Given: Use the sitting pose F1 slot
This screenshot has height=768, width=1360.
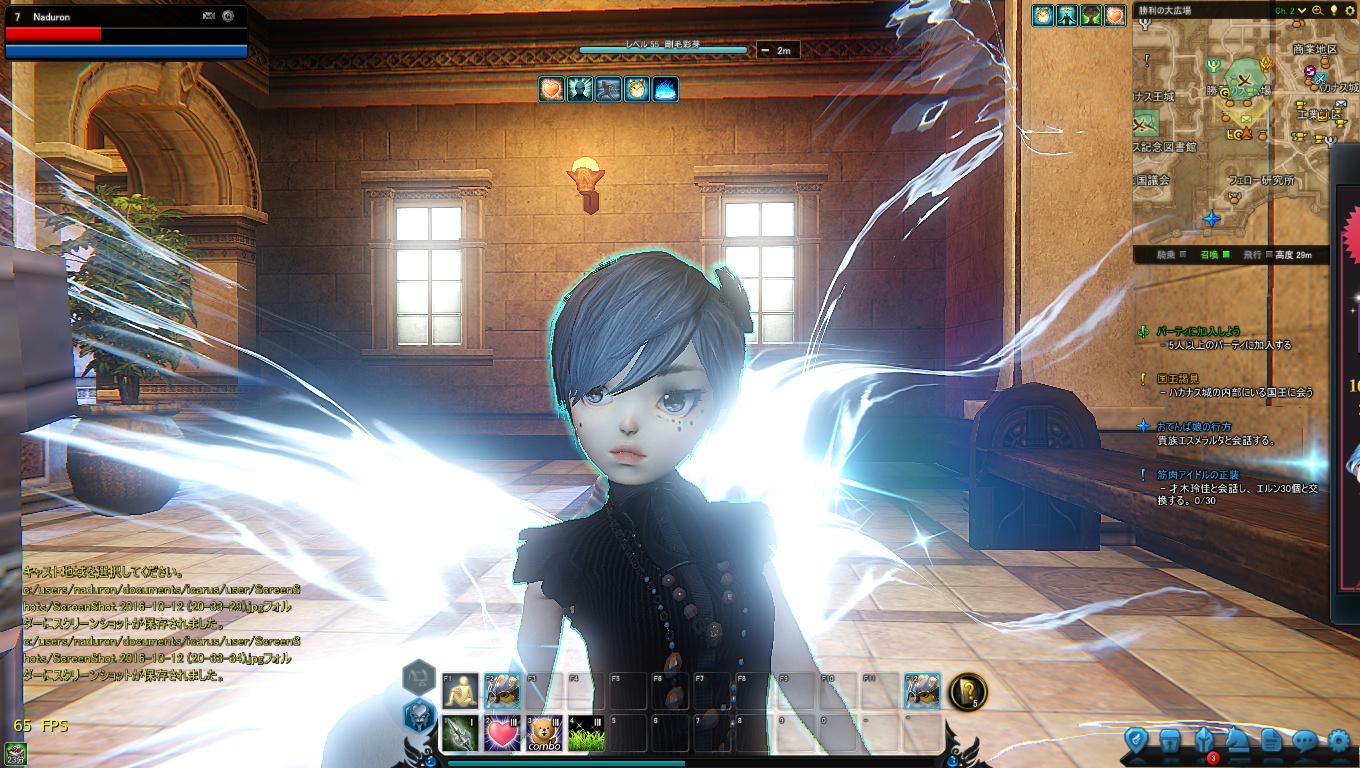Looking at the screenshot, I should pyautogui.click(x=460, y=691).
